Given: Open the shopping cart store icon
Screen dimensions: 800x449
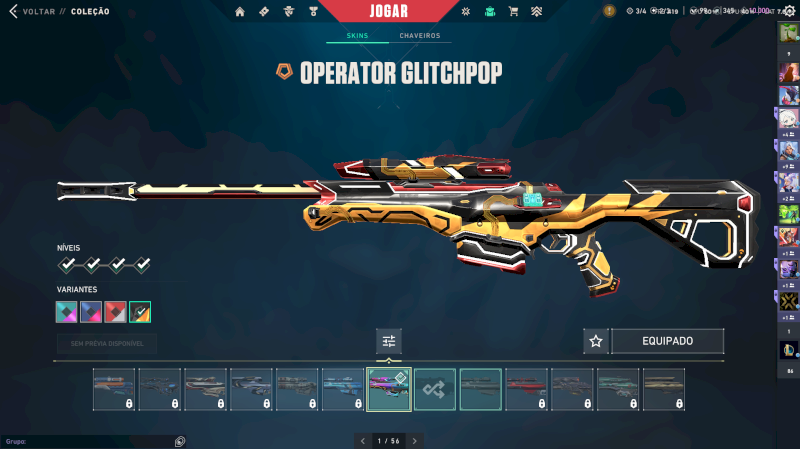Looking at the screenshot, I should 513,12.
